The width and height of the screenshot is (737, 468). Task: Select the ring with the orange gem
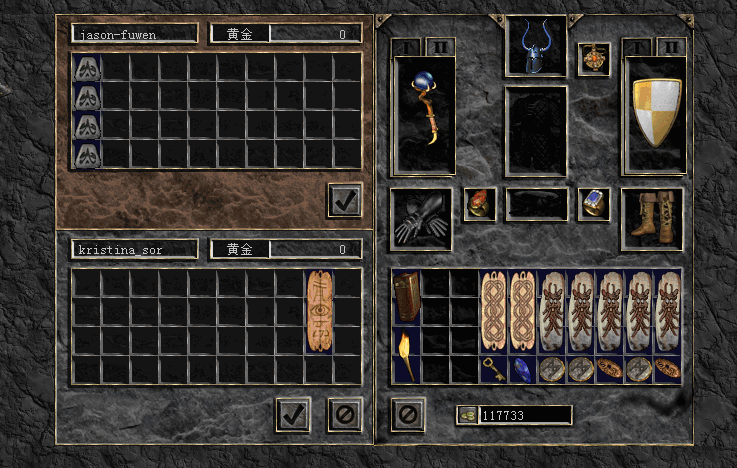[x=479, y=204]
